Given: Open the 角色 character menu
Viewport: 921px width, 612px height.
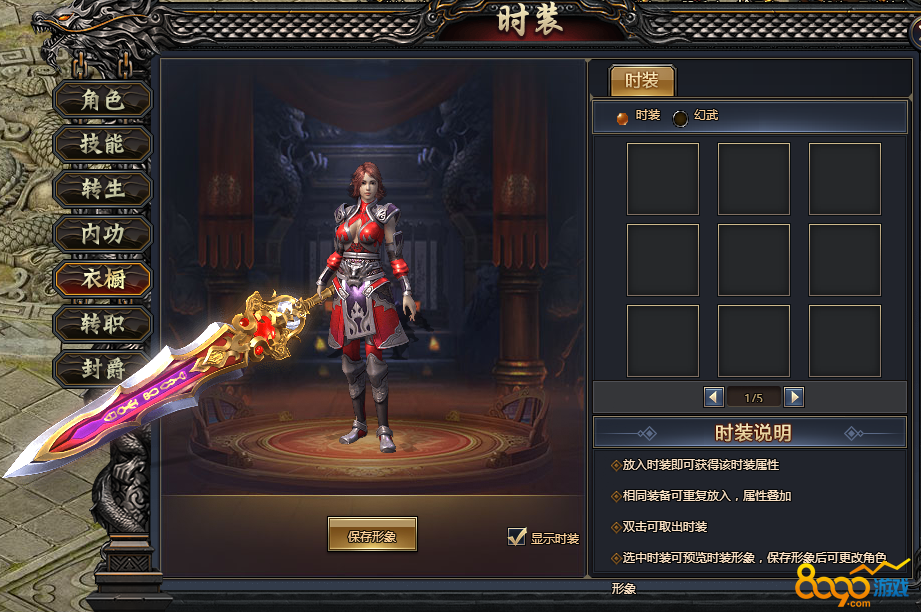Looking at the screenshot, I should point(102,100).
